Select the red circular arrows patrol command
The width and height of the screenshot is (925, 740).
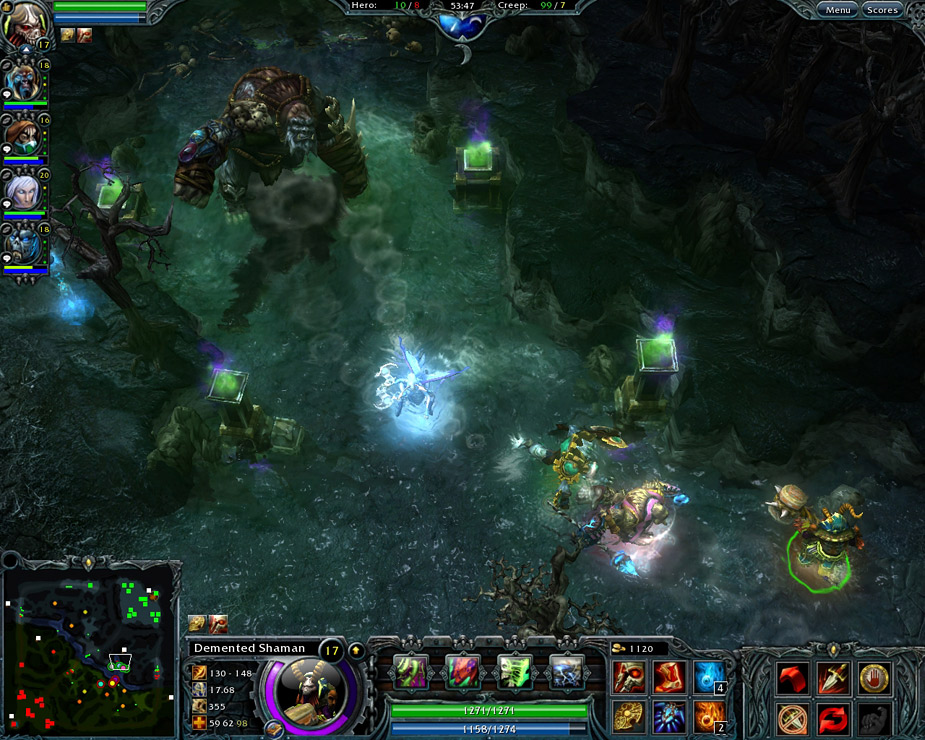(x=834, y=717)
